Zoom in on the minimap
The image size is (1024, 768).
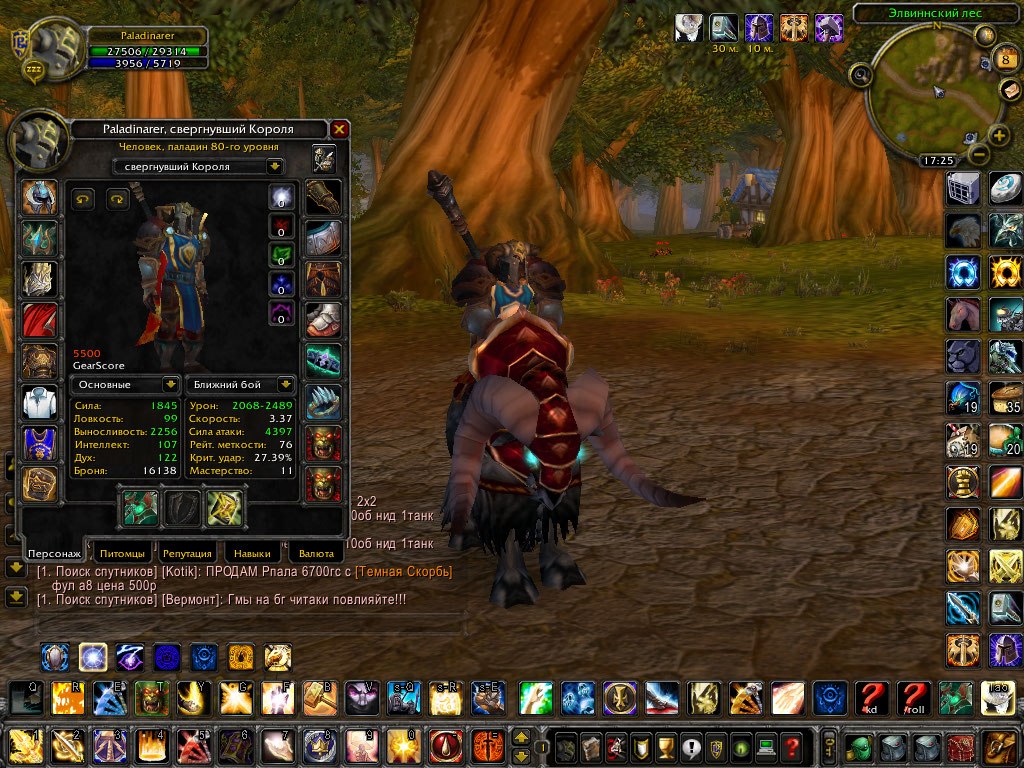point(998,135)
